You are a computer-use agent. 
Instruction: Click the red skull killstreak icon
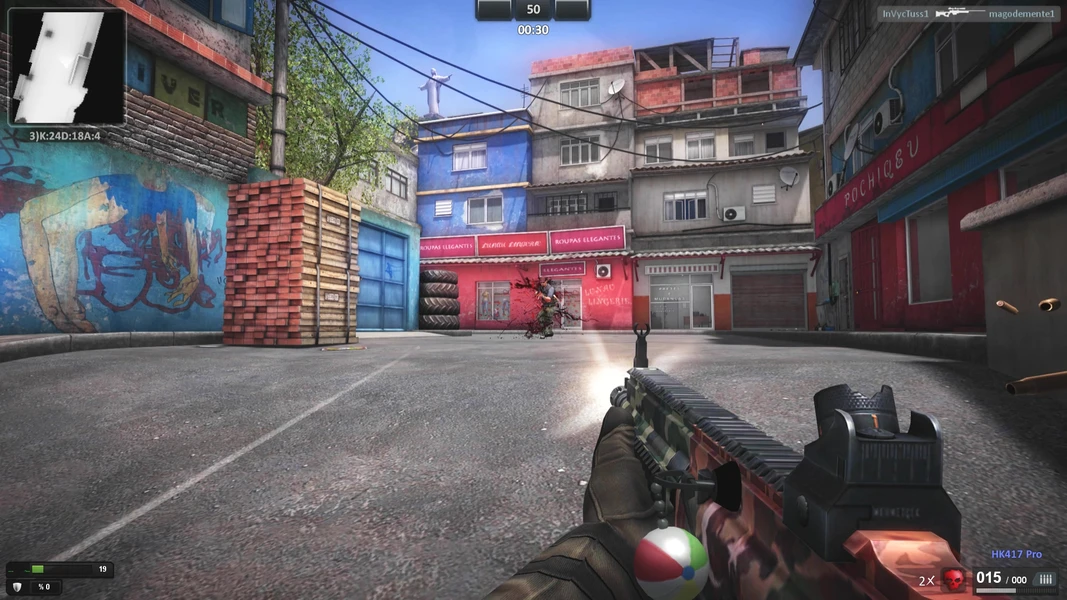(954, 580)
